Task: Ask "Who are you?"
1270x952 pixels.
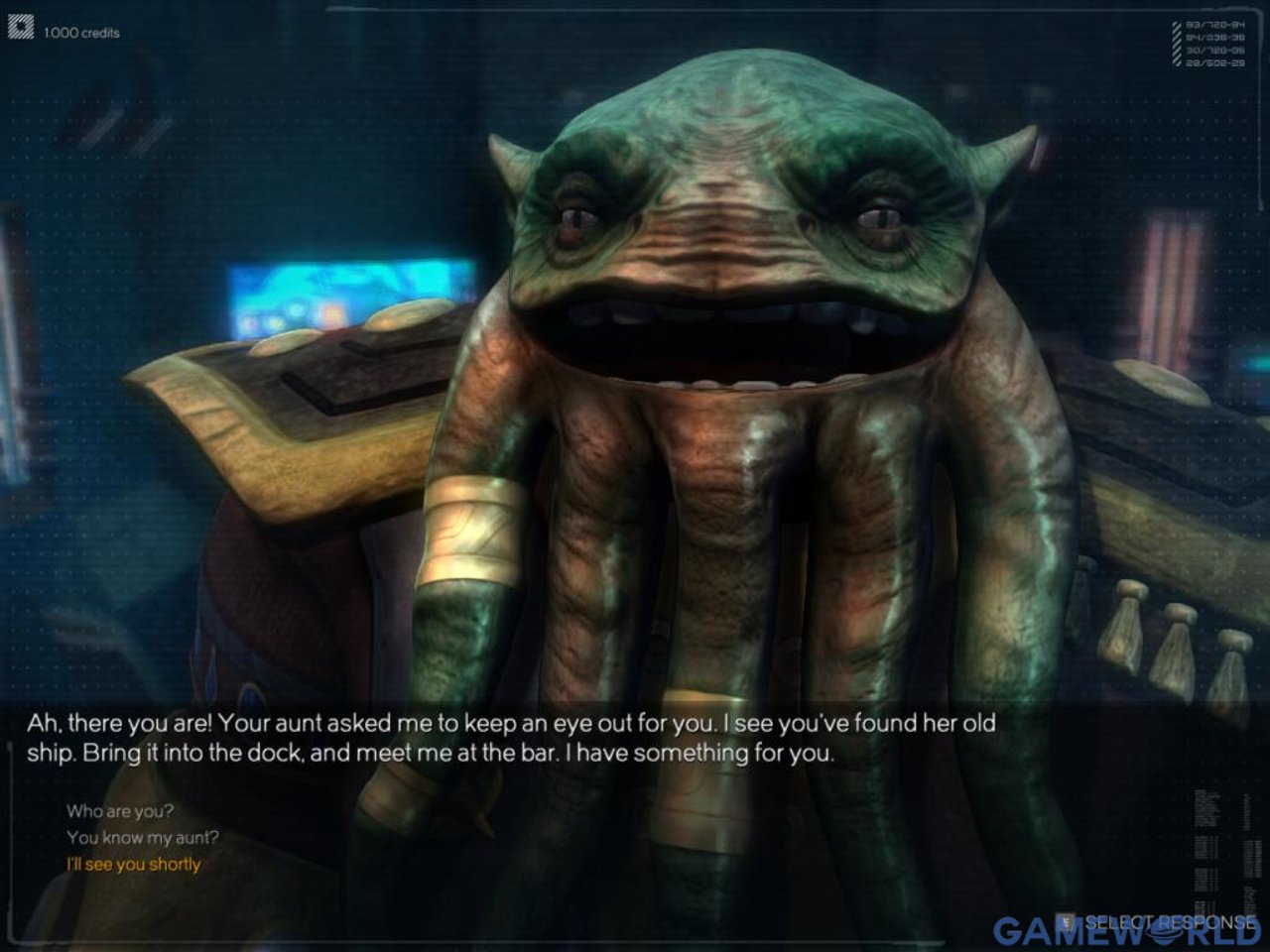Action: click(x=120, y=811)
